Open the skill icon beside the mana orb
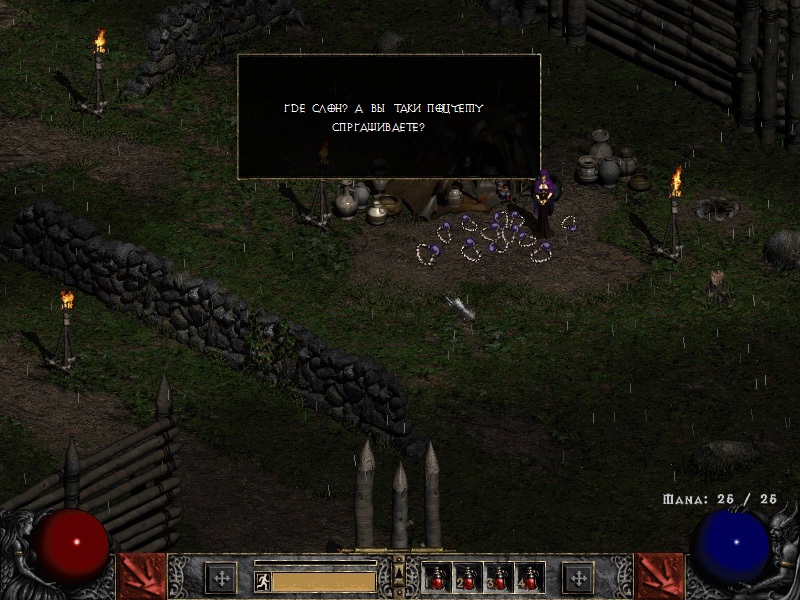This screenshot has height=600, width=800. 659,576
